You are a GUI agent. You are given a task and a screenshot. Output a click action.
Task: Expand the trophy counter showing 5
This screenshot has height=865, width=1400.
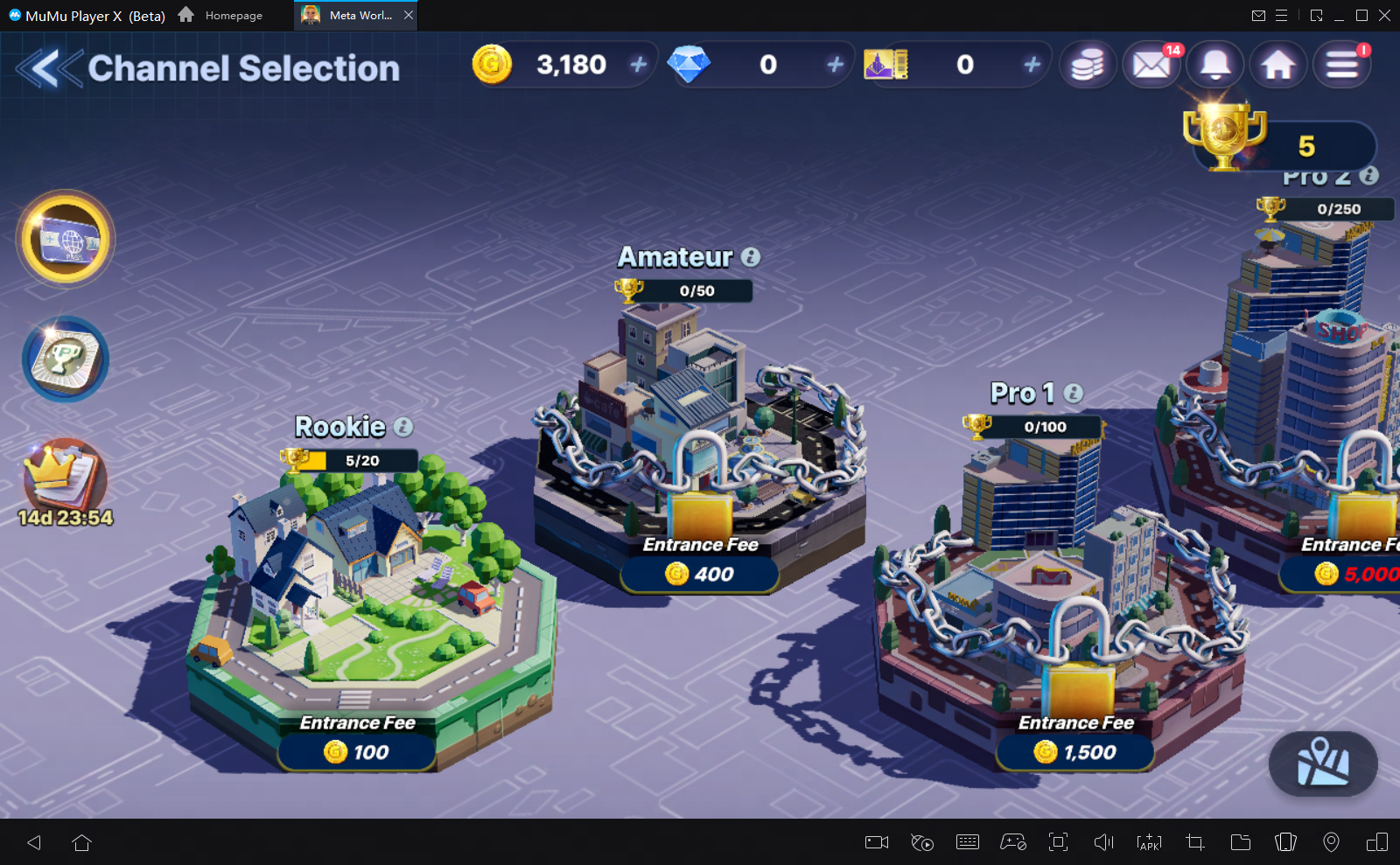1282,147
